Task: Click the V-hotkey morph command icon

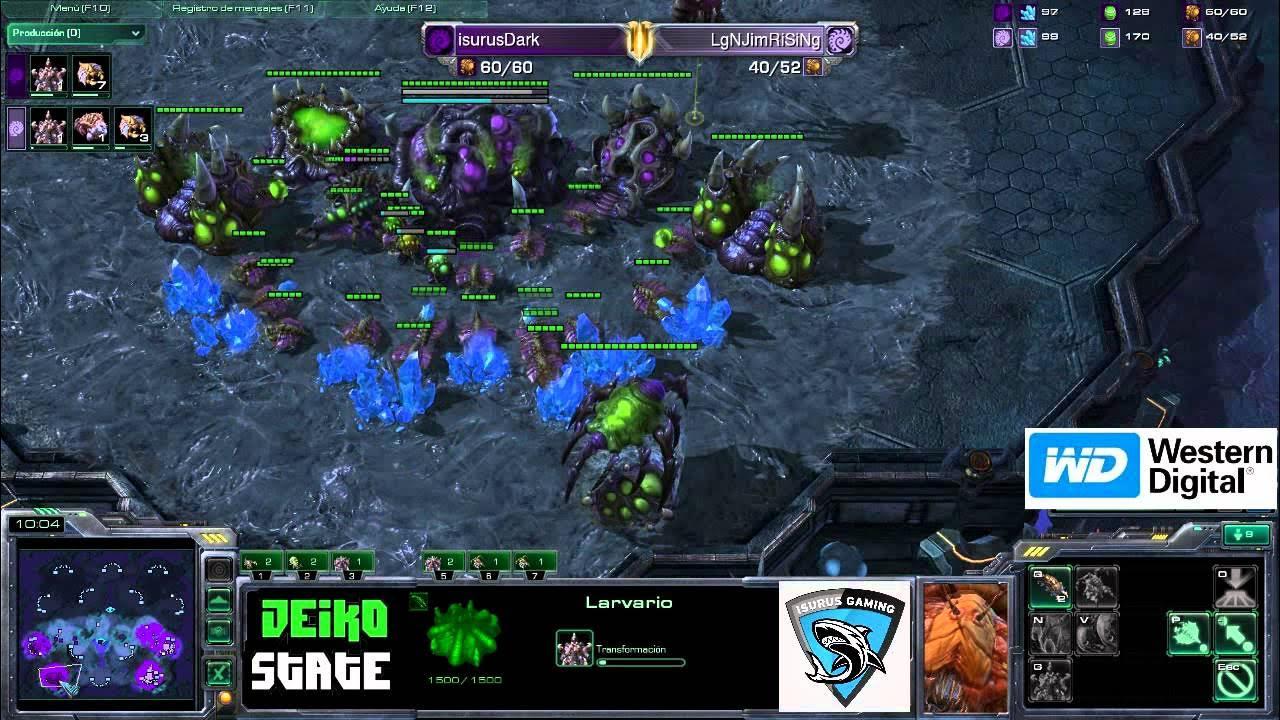Action: [1096, 632]
